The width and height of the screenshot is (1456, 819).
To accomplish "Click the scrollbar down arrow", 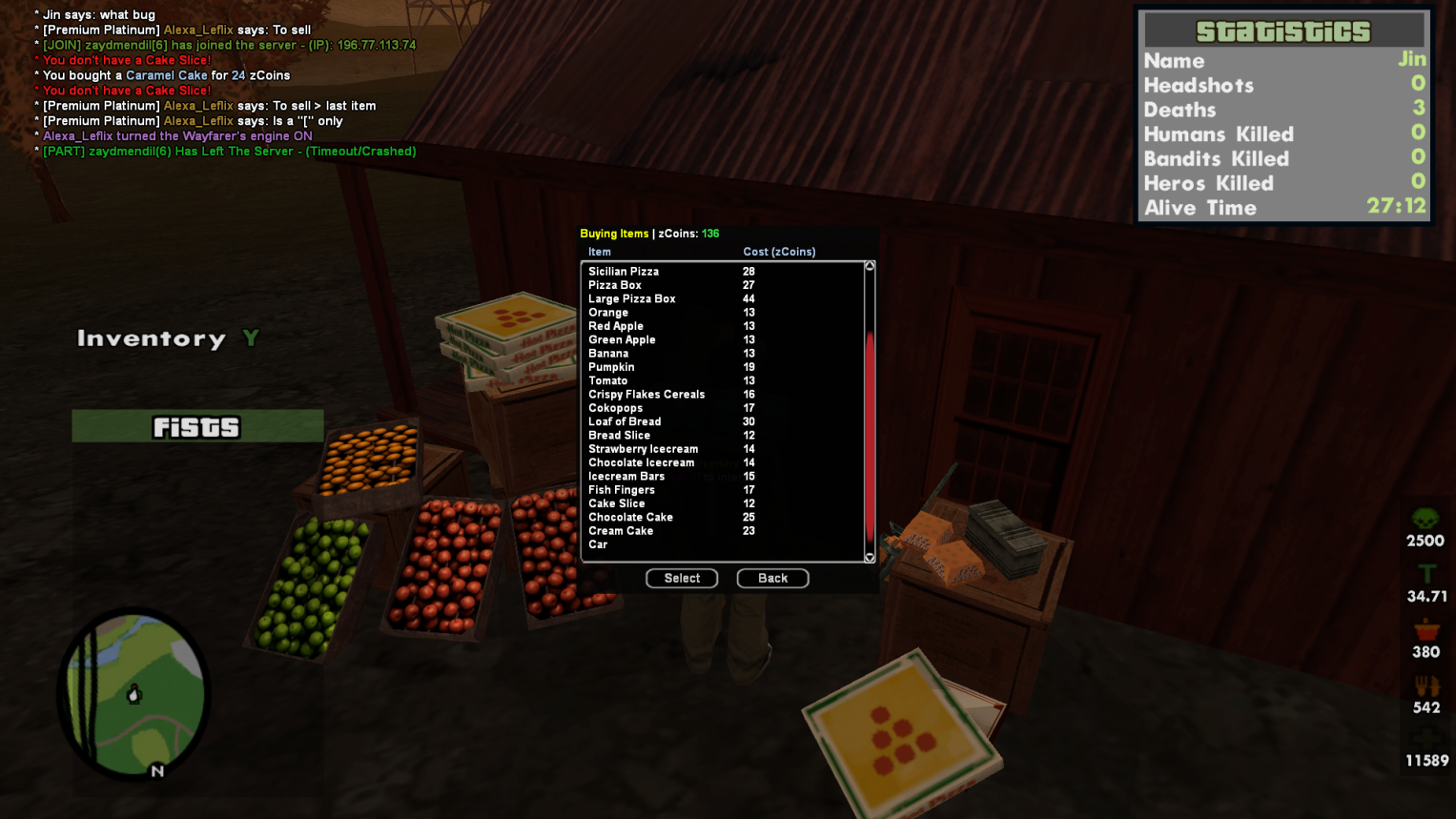I will pos(869,557).
